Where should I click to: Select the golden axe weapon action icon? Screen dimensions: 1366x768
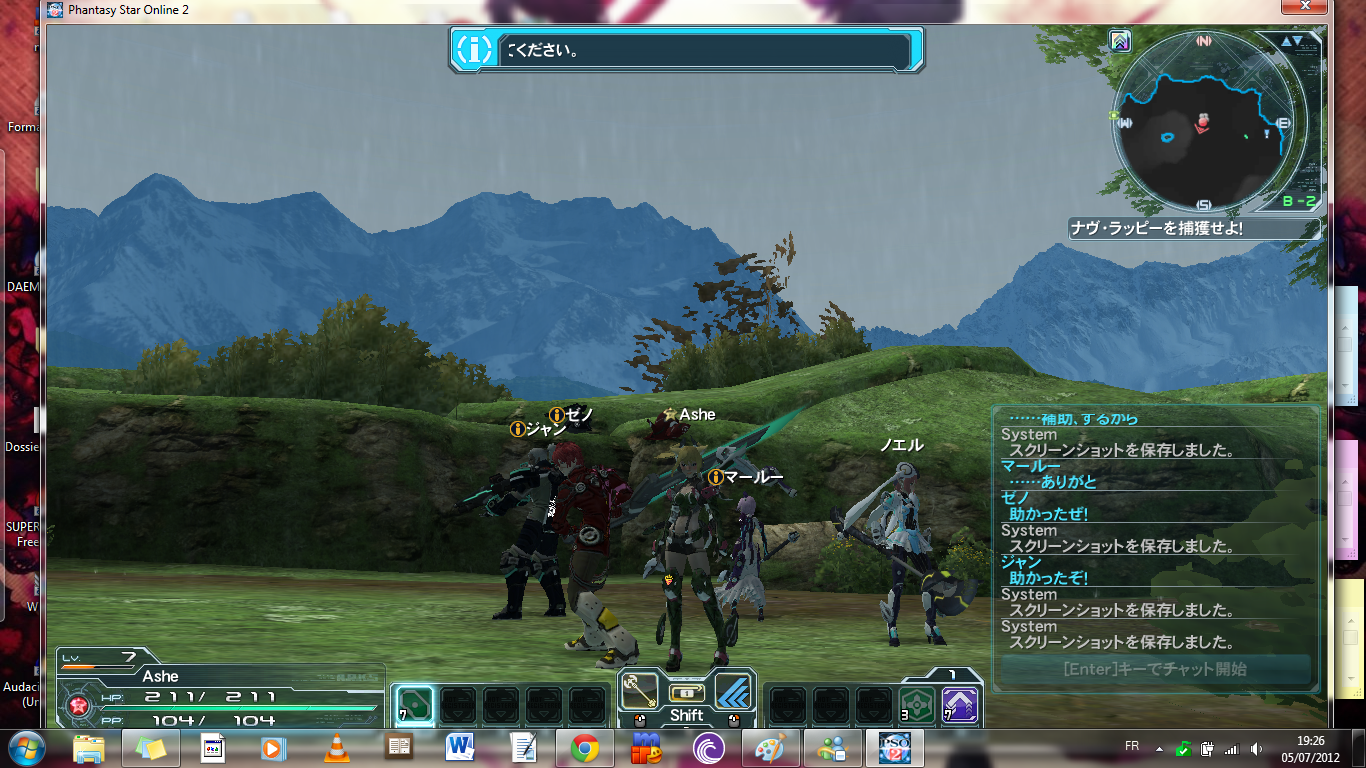[638, 691]
